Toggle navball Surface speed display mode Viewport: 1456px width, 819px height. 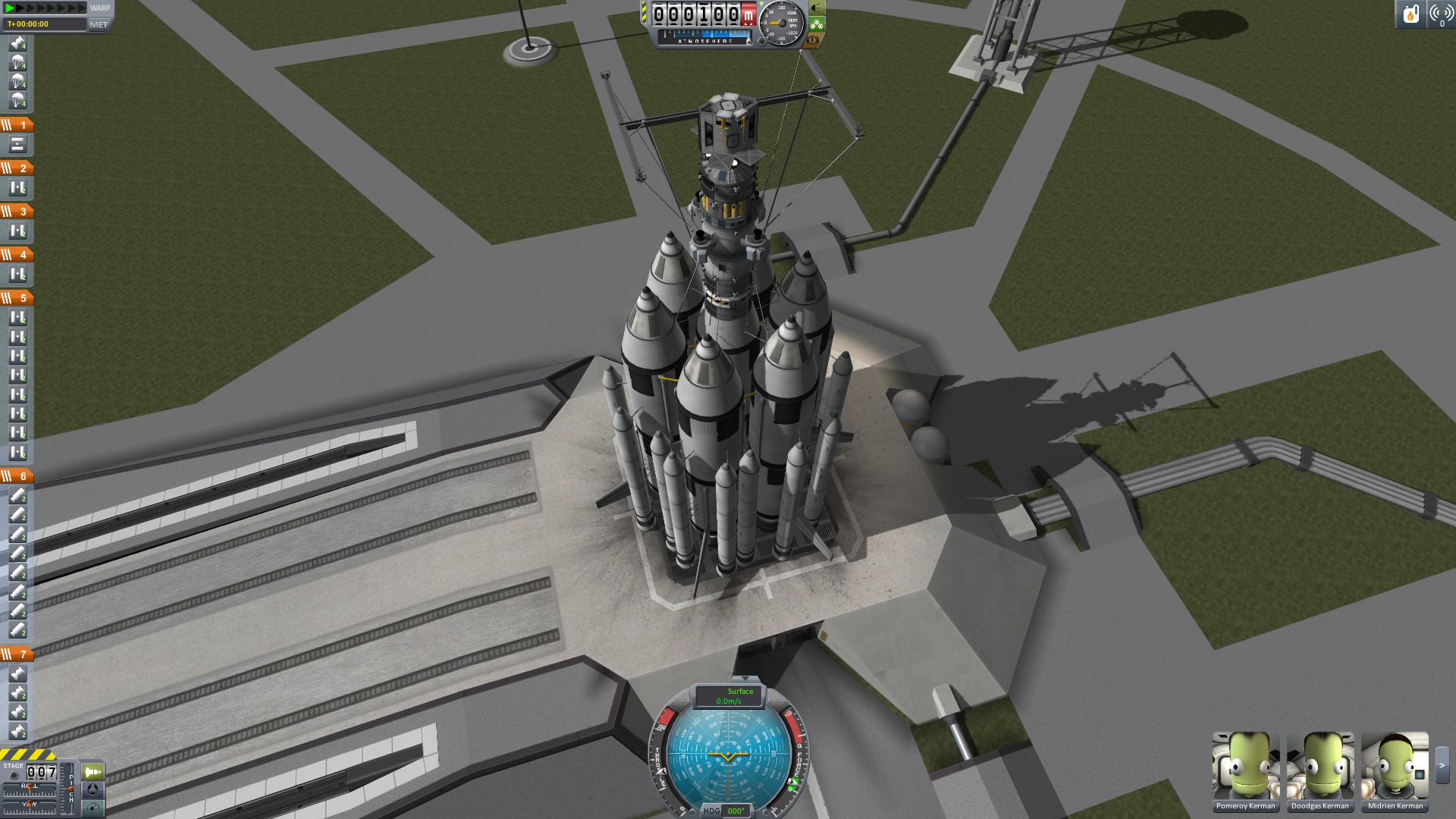729,696
